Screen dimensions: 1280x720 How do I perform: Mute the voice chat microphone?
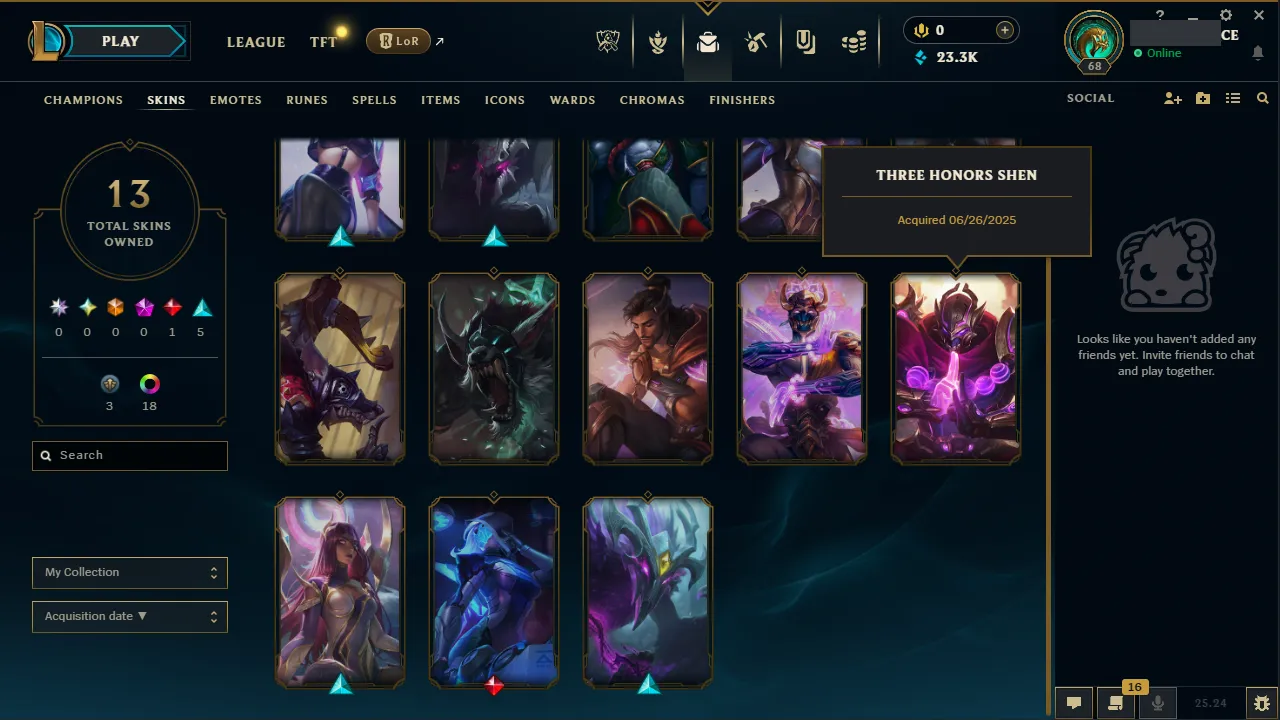1157,702
